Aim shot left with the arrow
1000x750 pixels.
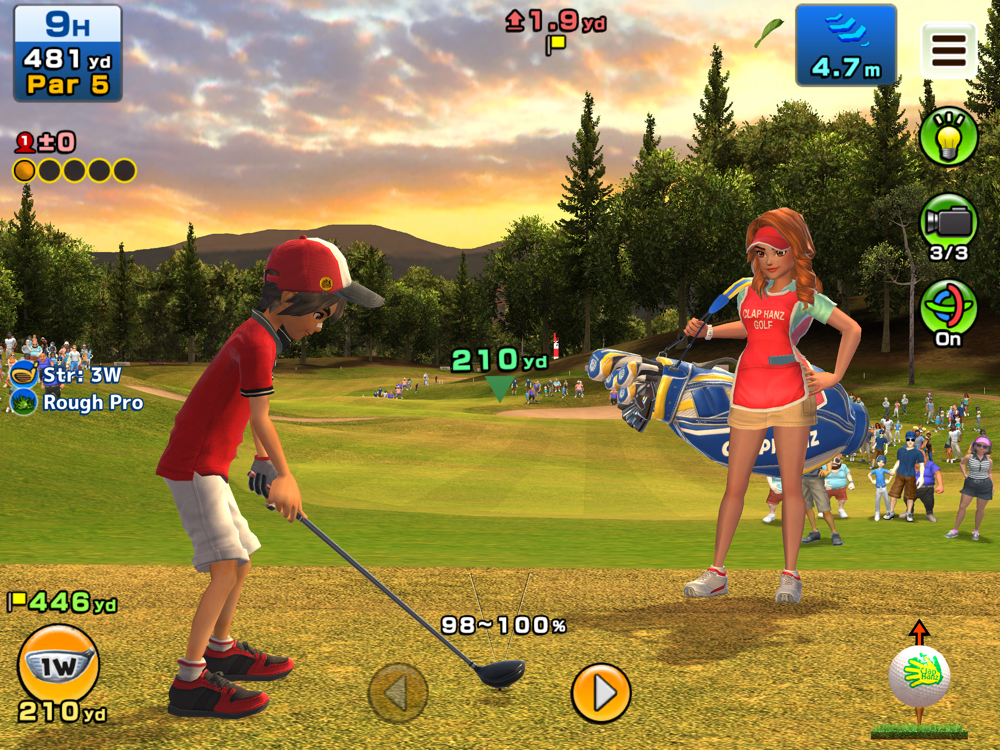pos(398,692)
